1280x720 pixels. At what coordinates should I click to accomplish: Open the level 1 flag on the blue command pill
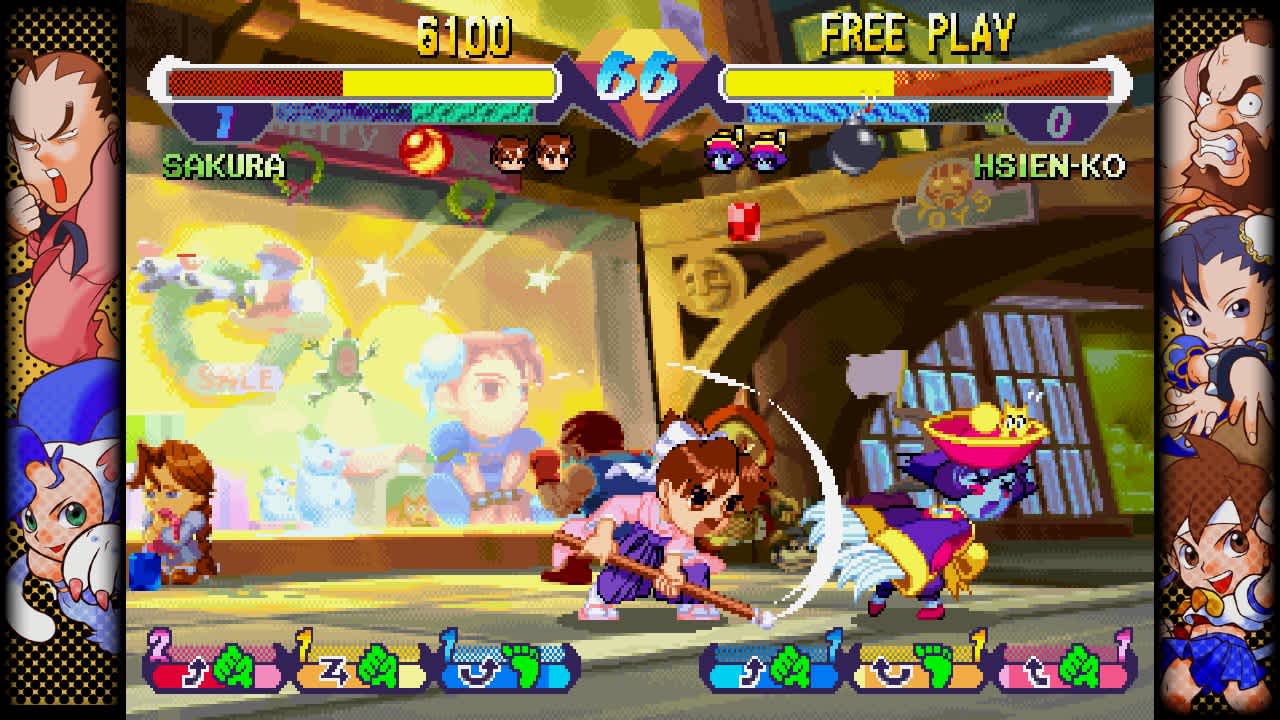pyautogui.click(x=447, y=638)
